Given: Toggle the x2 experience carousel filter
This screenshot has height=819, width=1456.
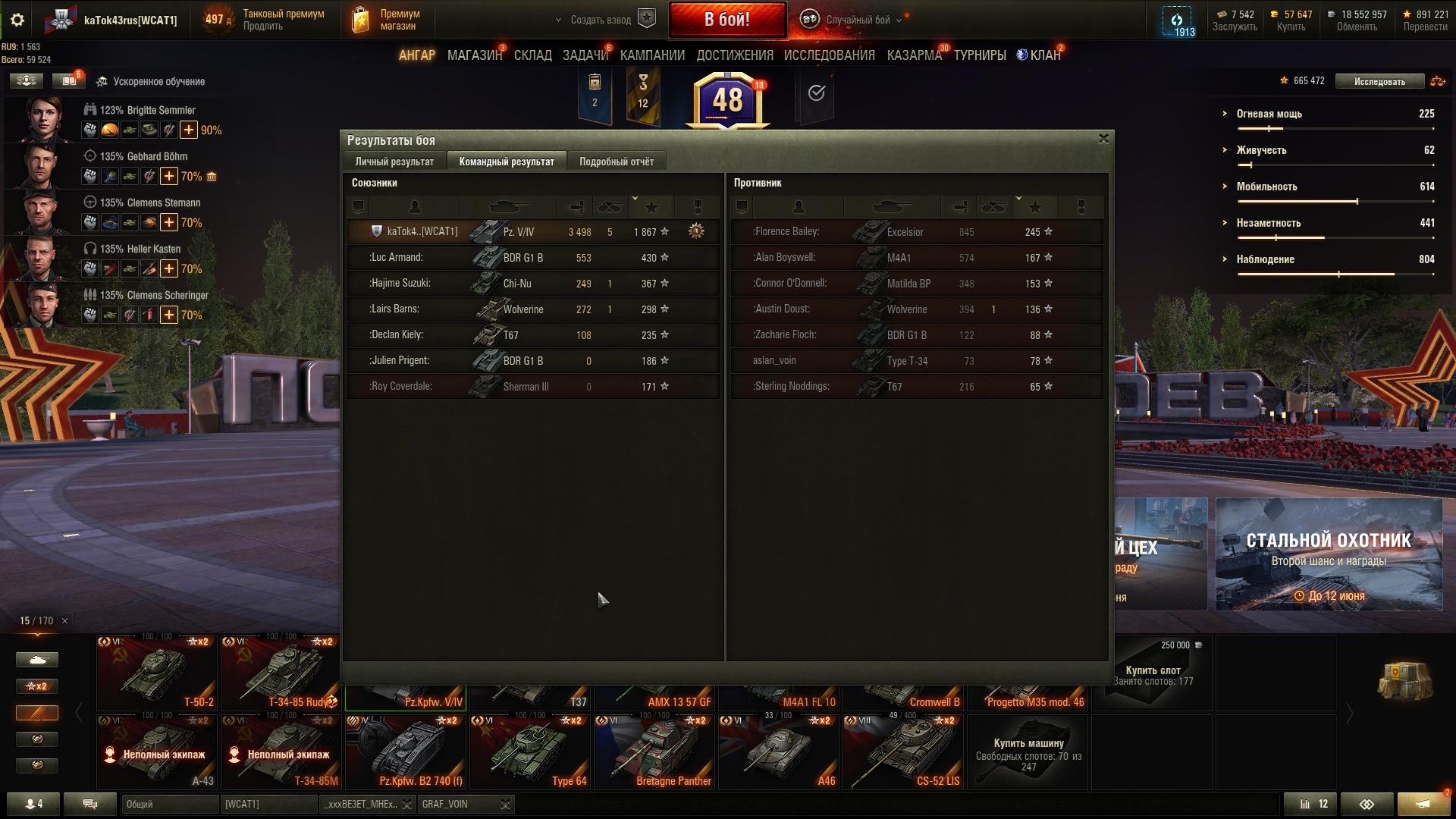Looking at the screenshot, I should point(36,686).
